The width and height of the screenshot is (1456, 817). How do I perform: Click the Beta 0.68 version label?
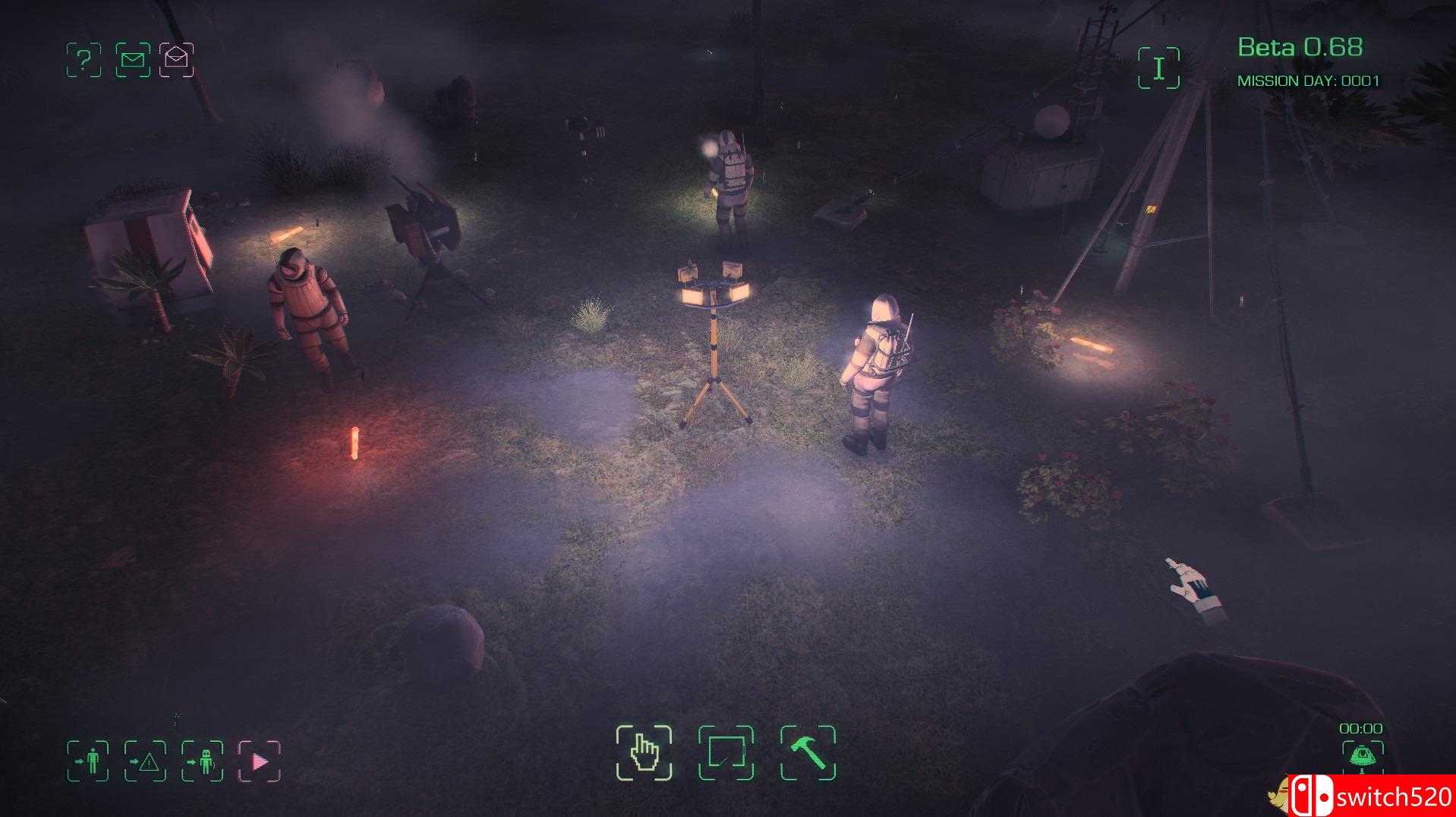(x=1303, y=47)
